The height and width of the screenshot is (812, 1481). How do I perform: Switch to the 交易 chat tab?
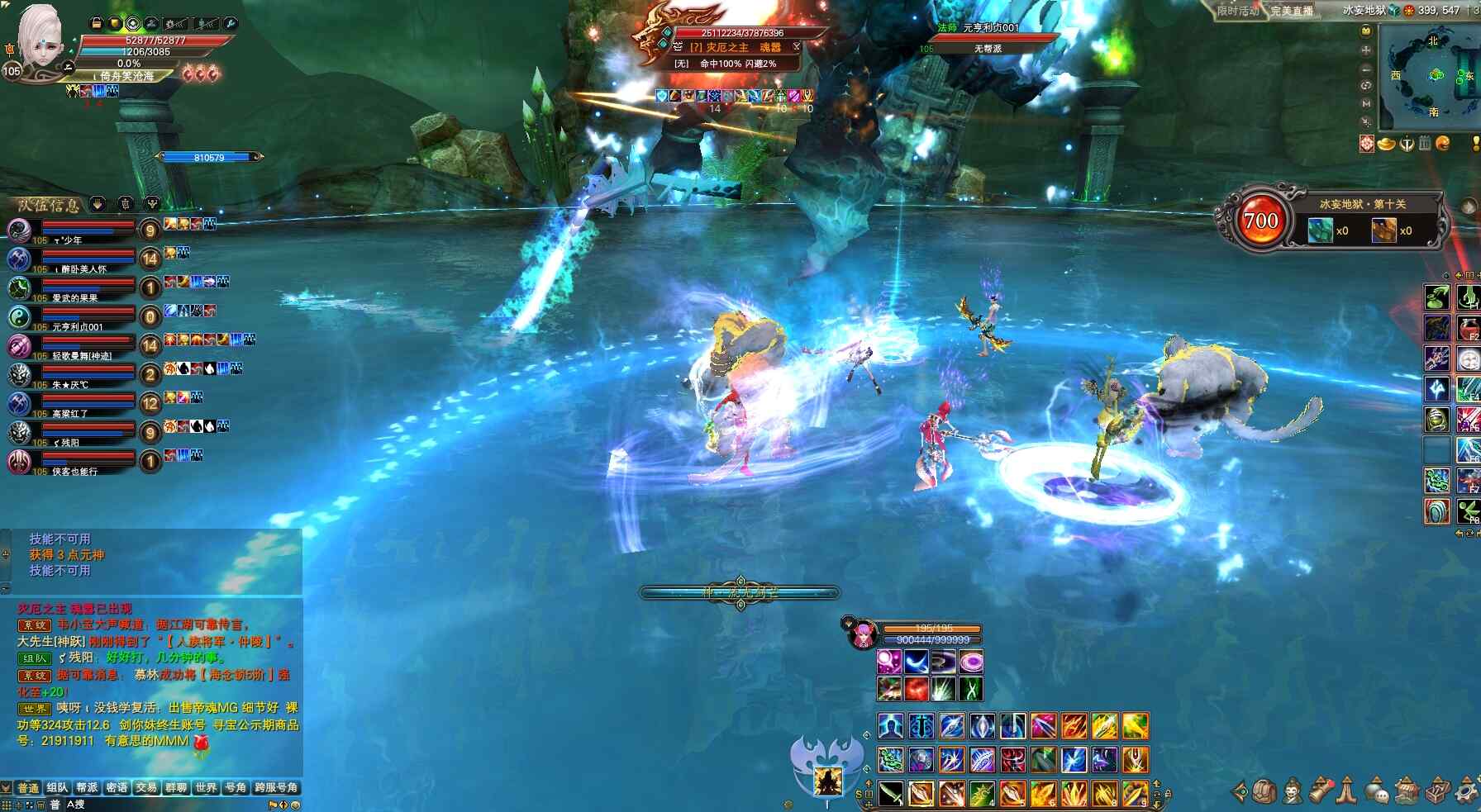point(146,788)
